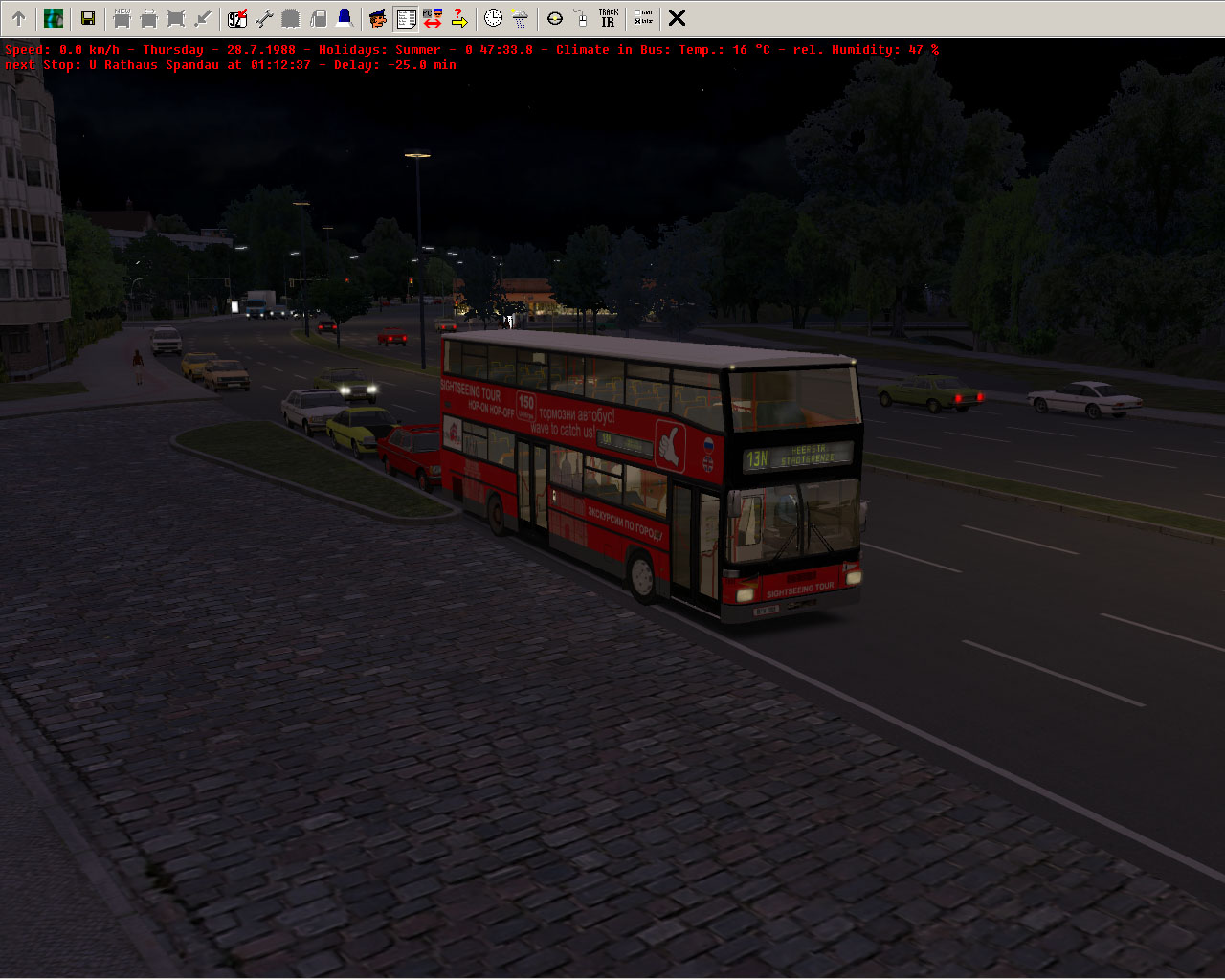Open the clock time settings
Image resolution: width=1225 pixels, height=980 pixels.
click(x=493, y=18)
